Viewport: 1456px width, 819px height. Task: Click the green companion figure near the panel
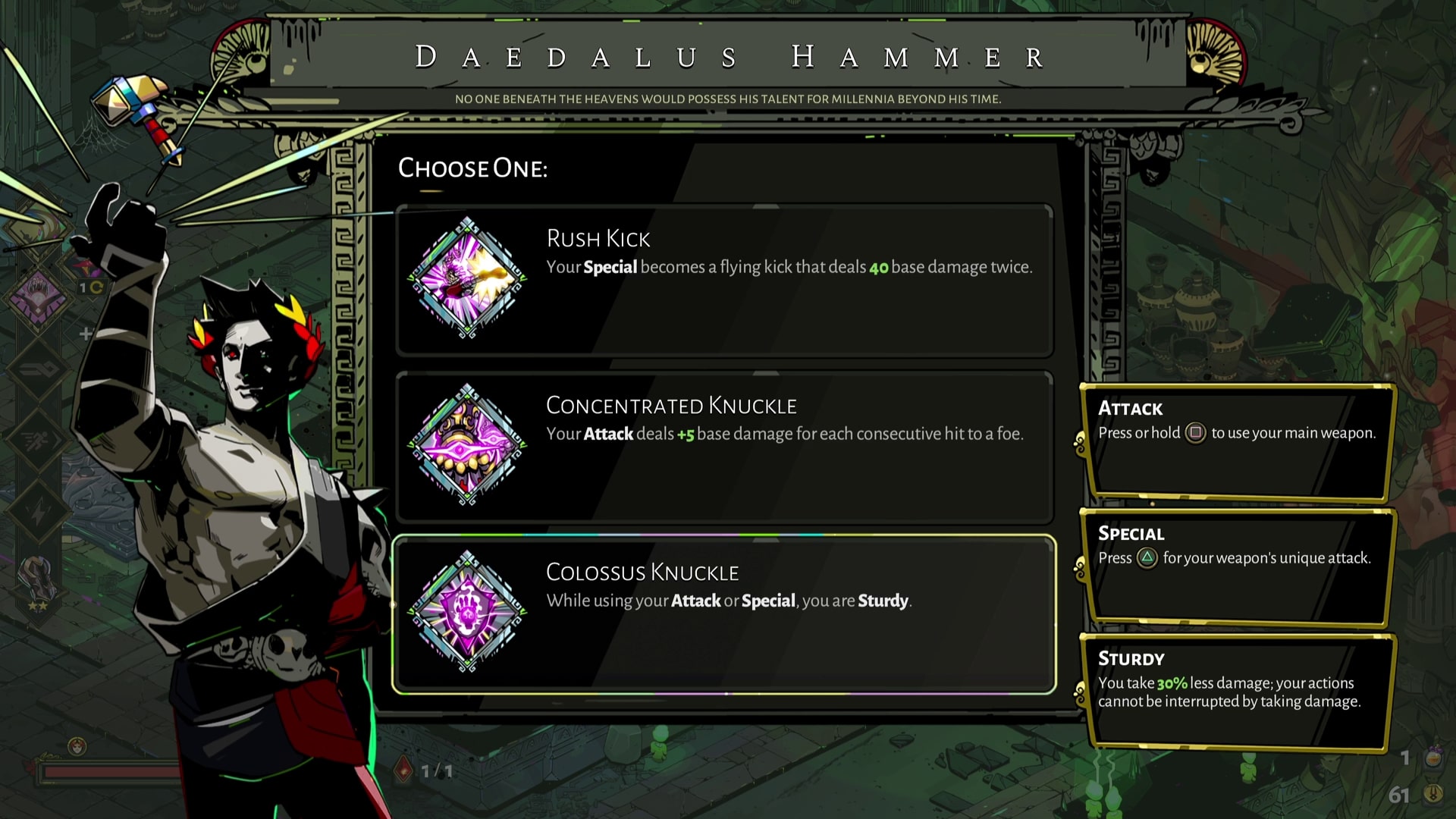(x=1247, y=767)
